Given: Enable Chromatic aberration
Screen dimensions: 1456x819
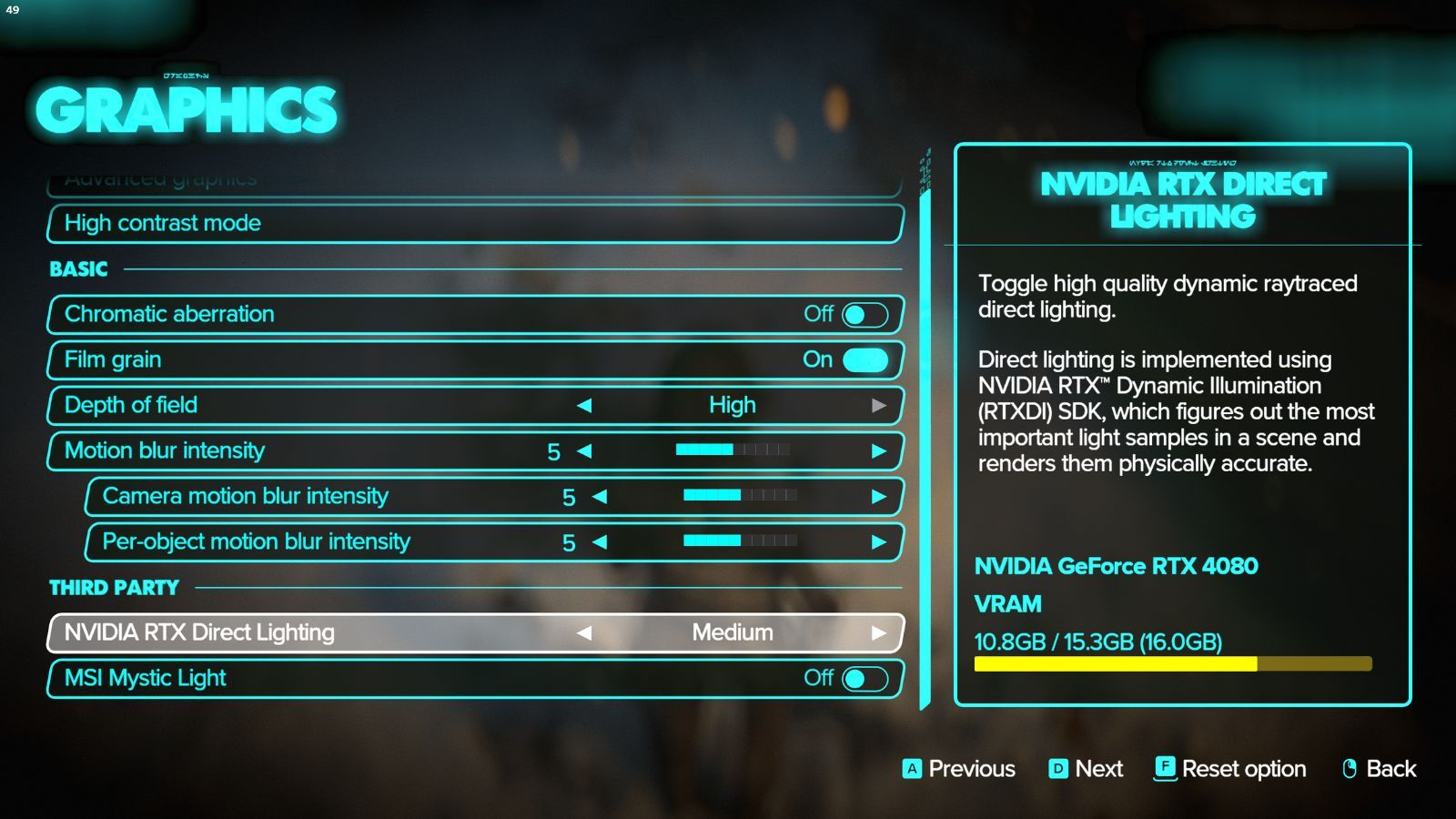Looking at the screenshot, I should pos(864,314).
